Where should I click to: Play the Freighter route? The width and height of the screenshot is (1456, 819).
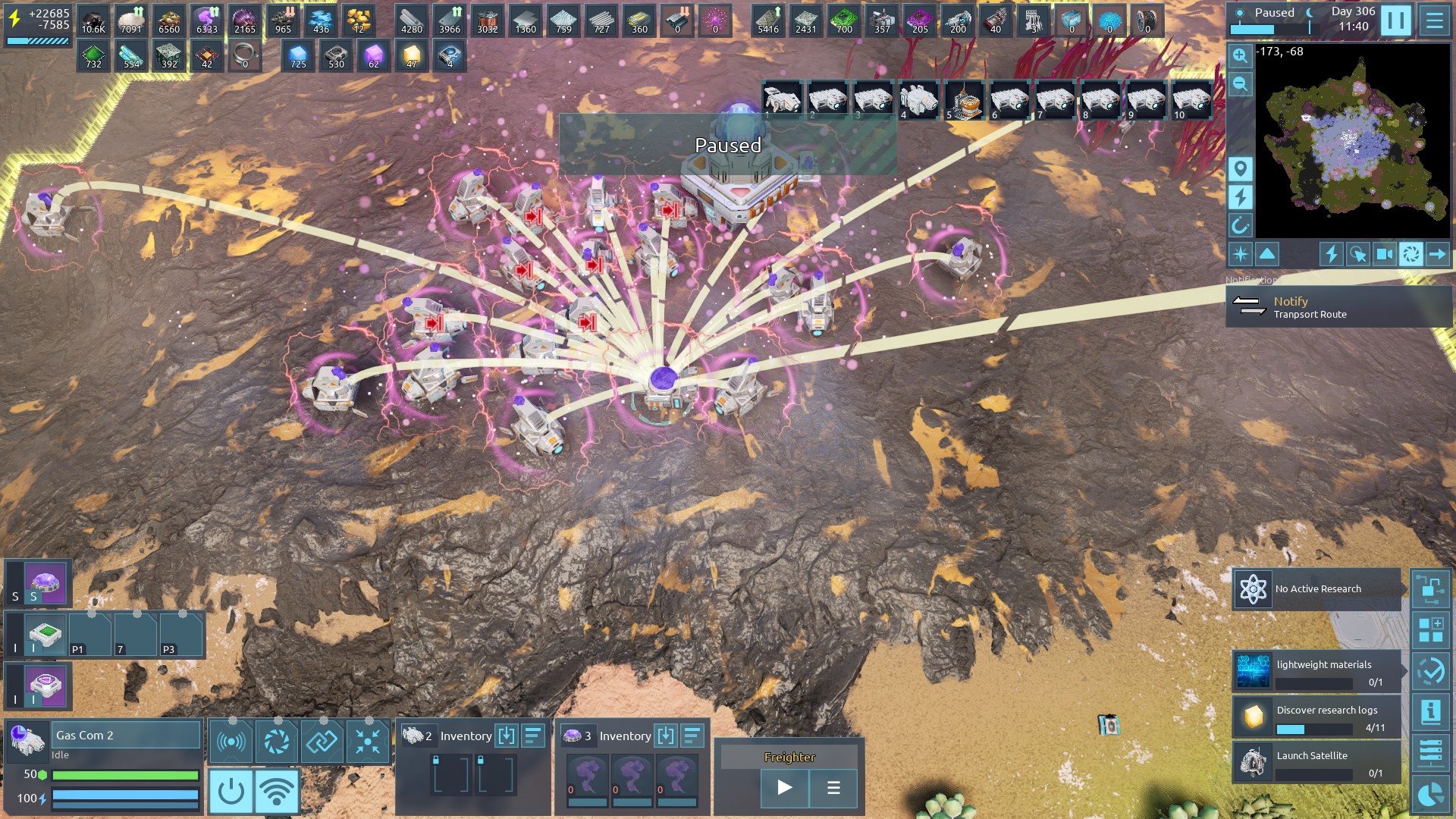785,788
